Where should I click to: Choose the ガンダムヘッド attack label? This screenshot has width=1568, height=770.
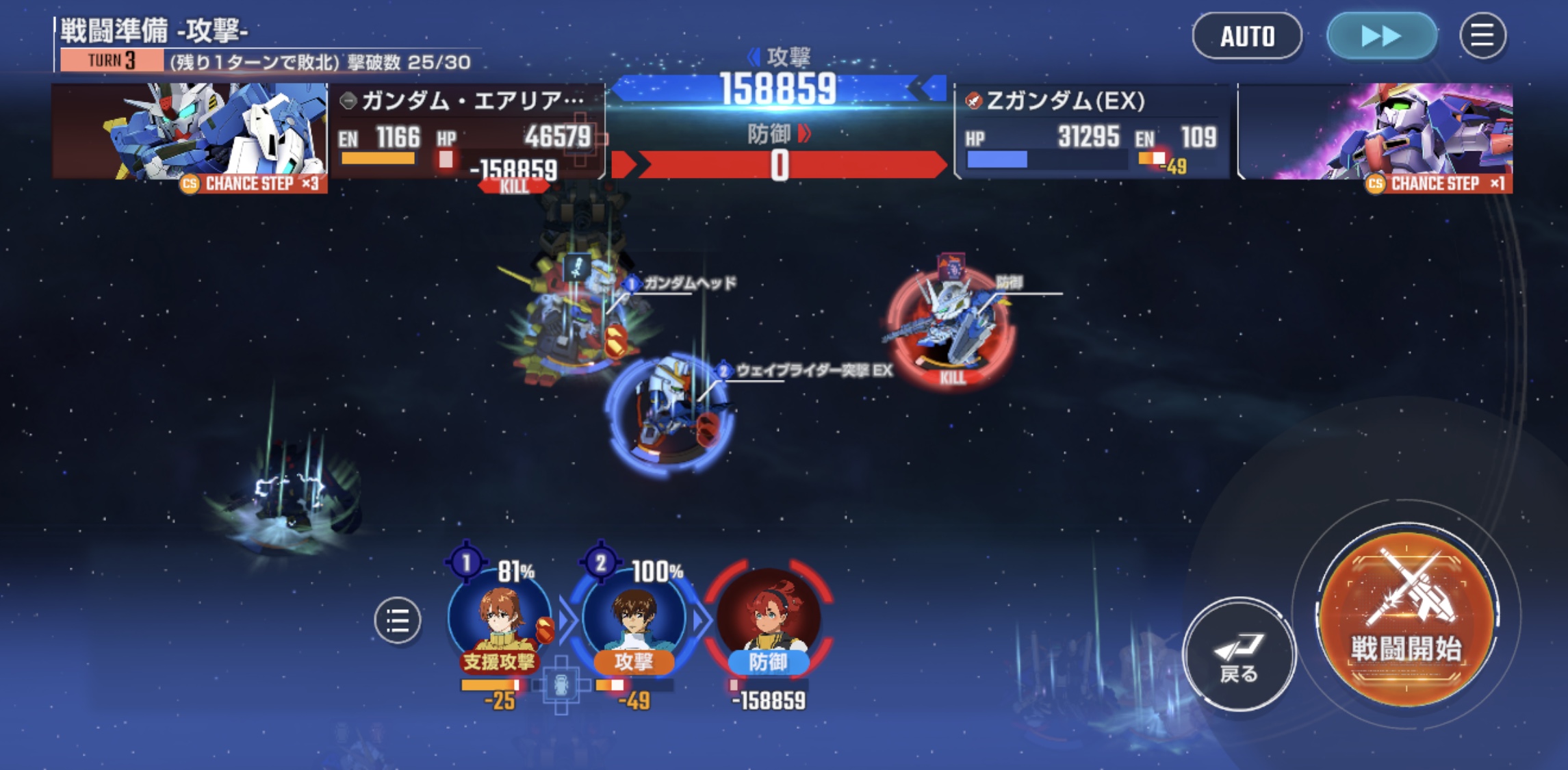pyautogui.click(x=688, y=283)
